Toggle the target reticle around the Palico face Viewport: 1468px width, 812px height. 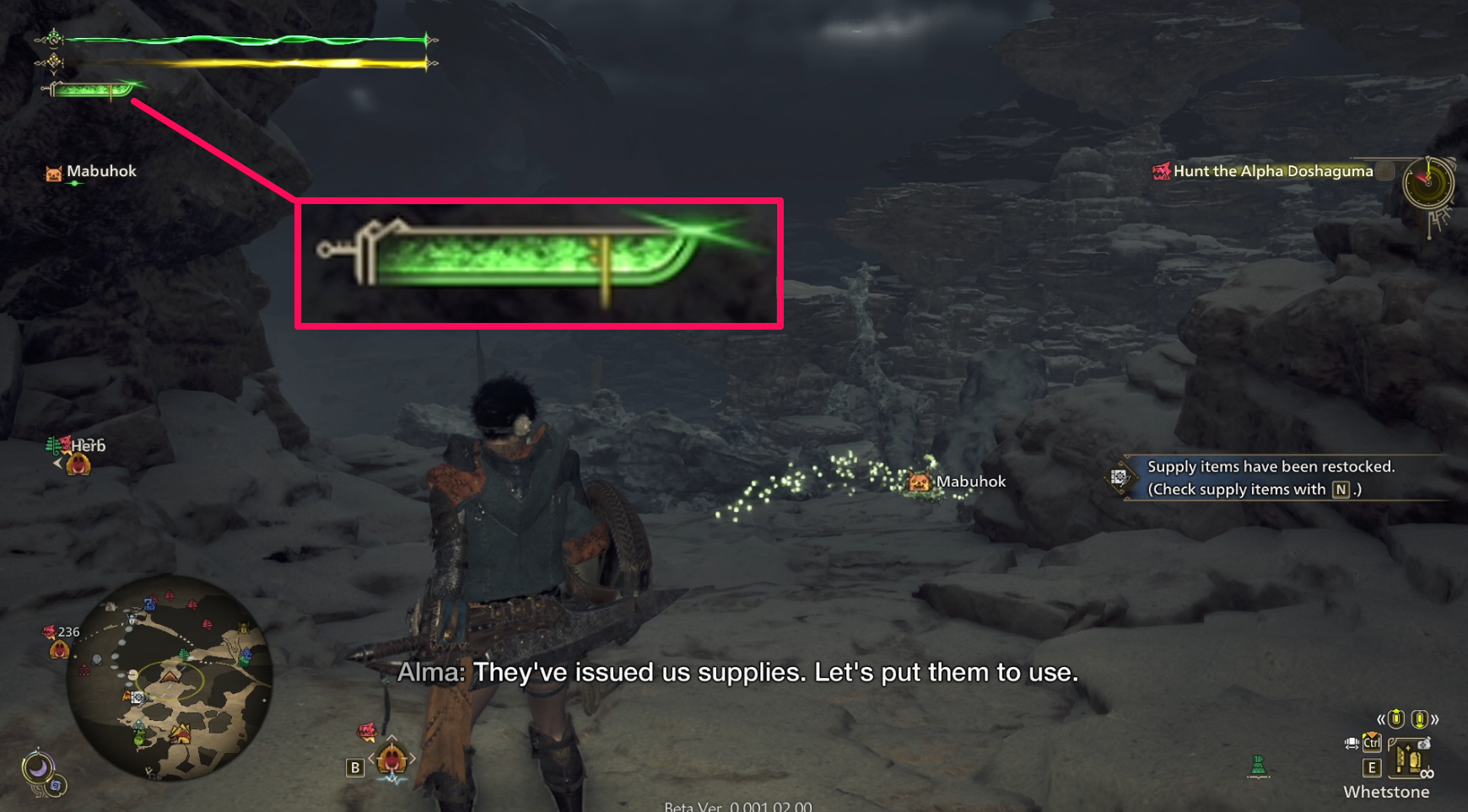tap(391, 760)
